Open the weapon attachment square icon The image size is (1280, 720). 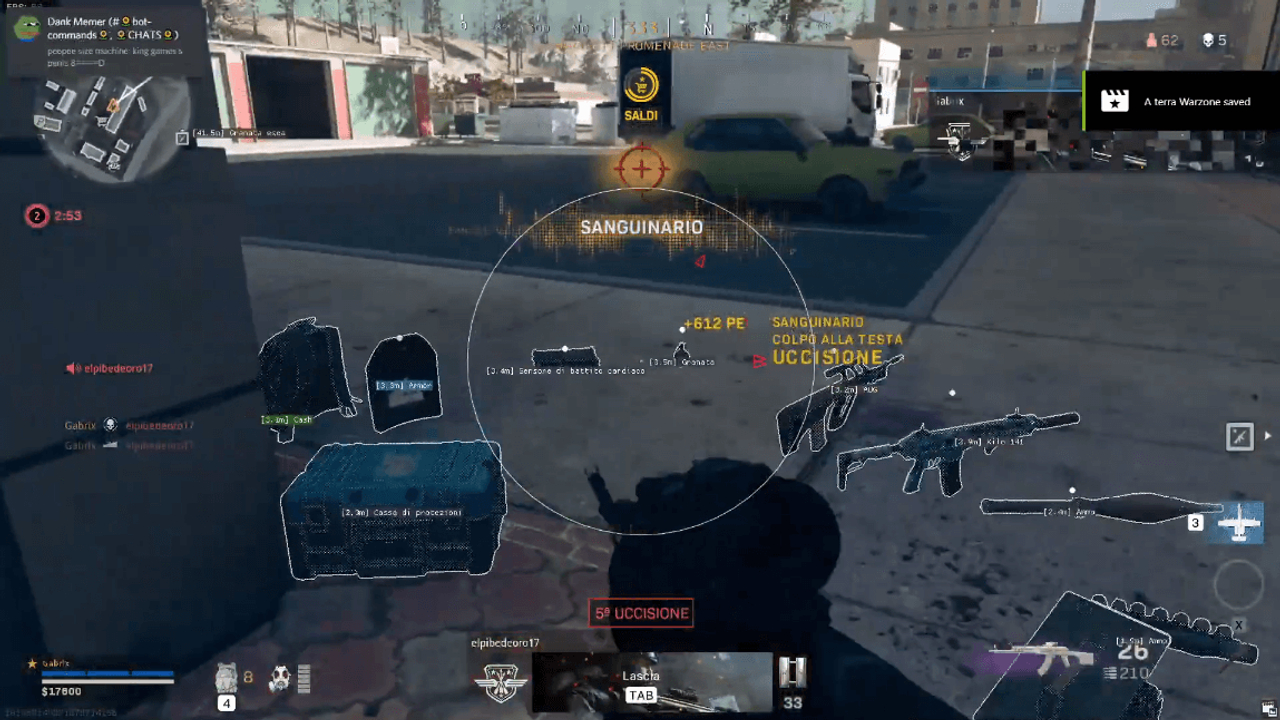tap(1240, 436)
